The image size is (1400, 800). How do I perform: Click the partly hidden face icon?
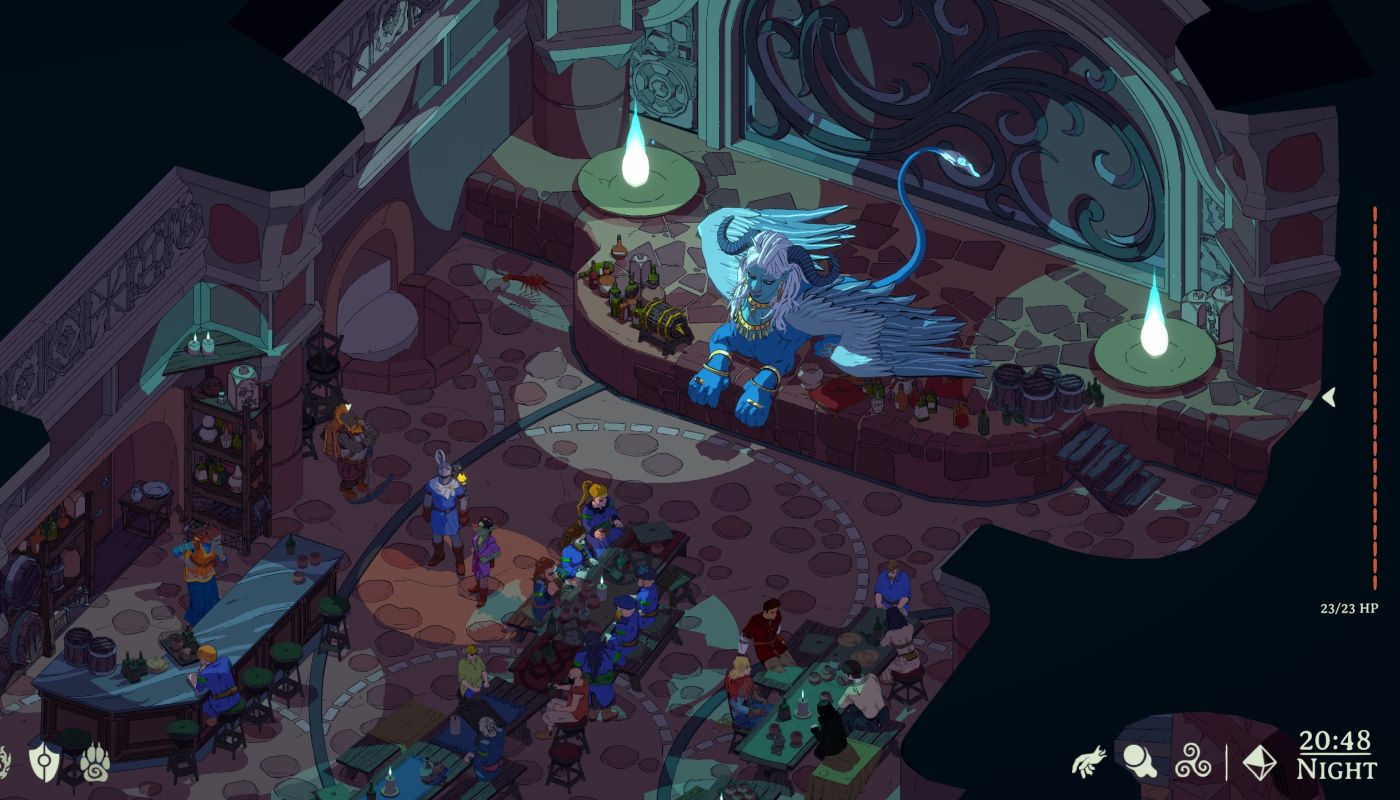click(4, 762)
